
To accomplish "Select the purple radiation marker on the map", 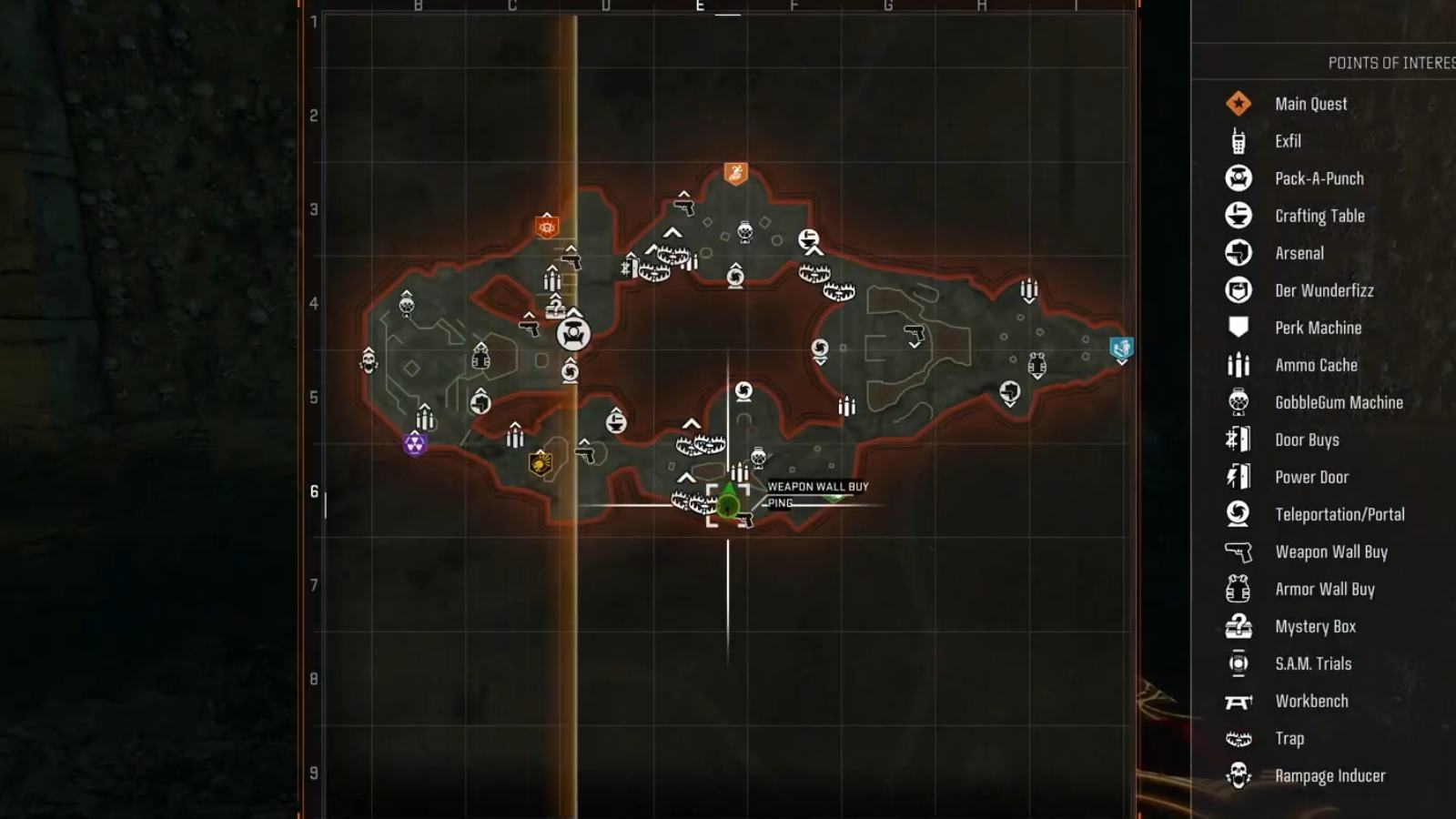I will (x=415, y=444).
